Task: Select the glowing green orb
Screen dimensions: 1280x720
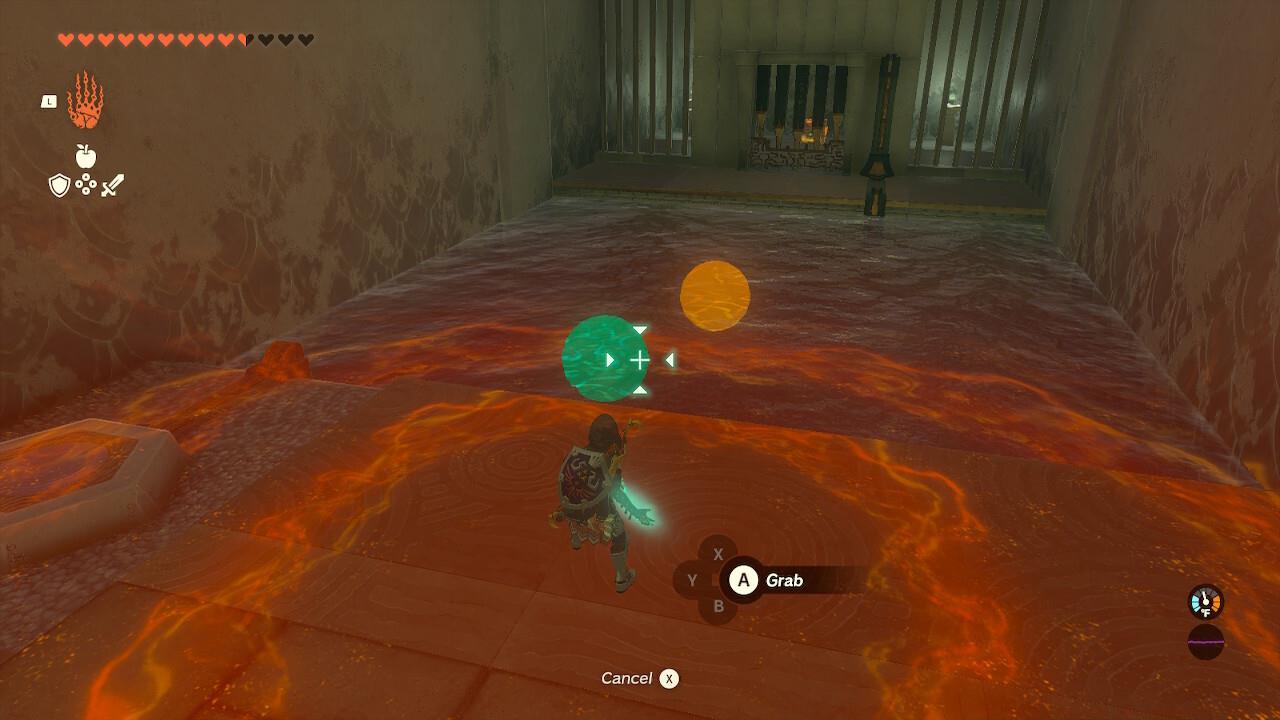Action: coord(604,358)
